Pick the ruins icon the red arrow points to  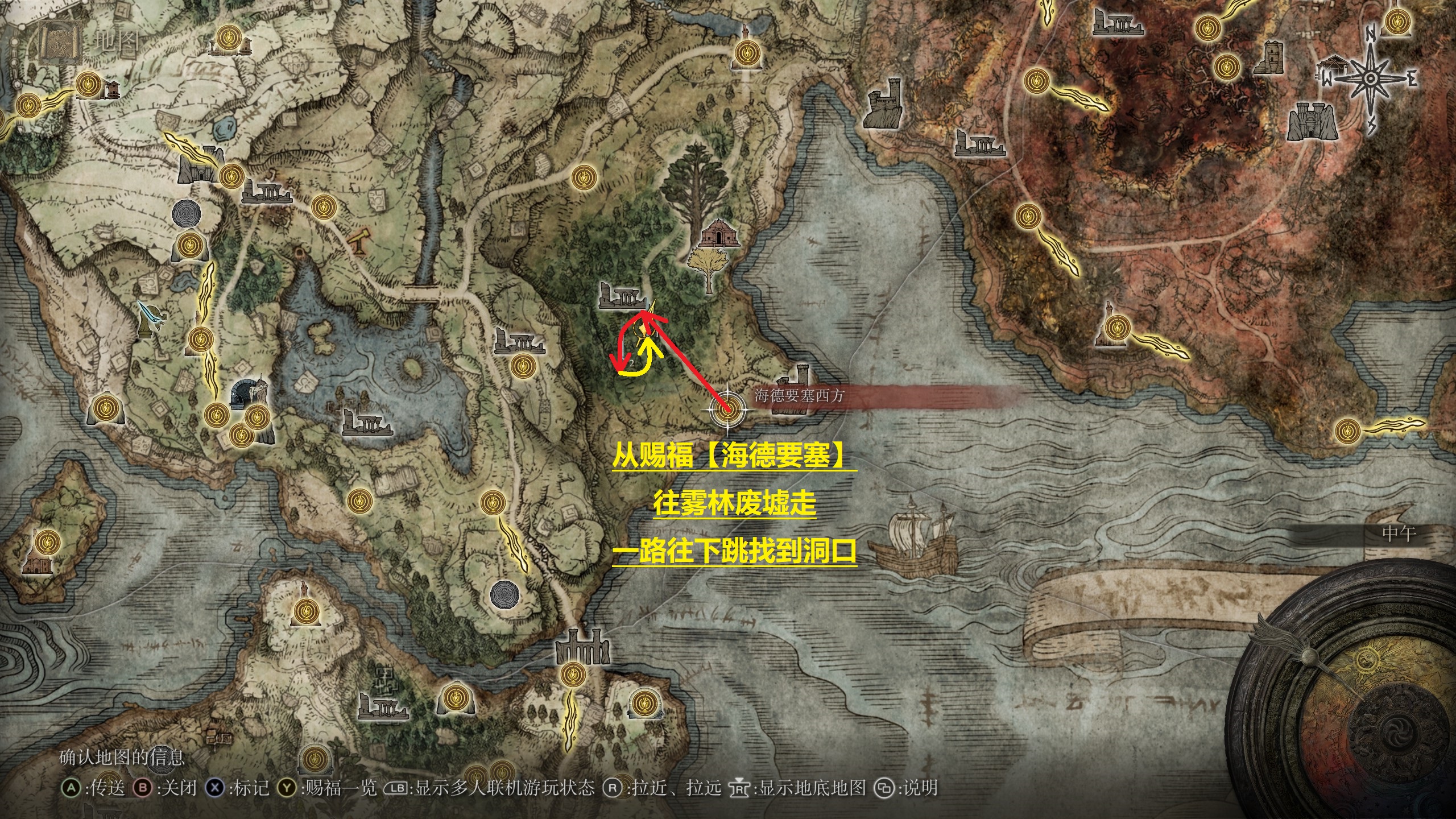pos(623,296)
